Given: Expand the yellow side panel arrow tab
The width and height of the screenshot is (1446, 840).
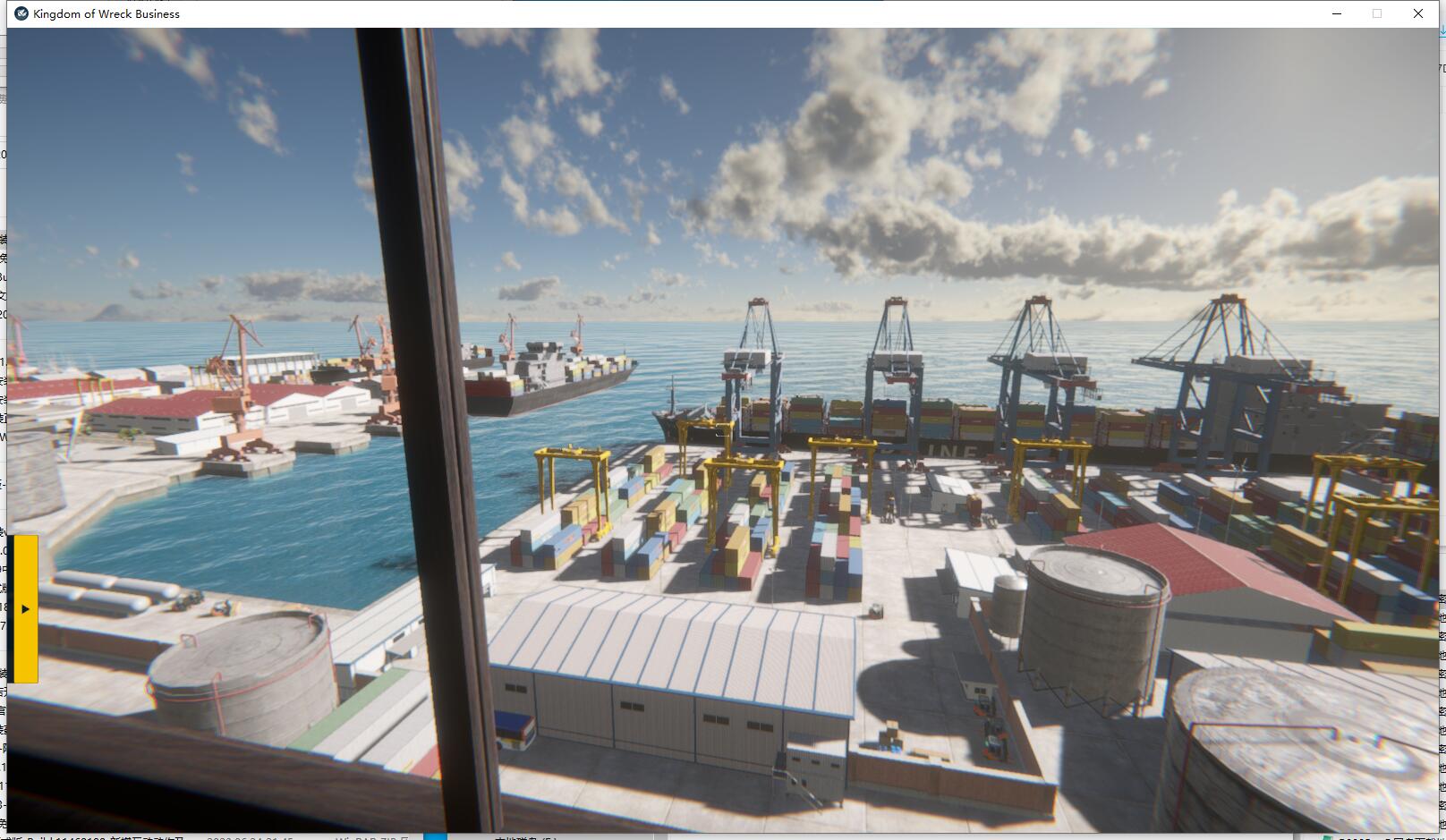Looking at the screenshot, I should pyautogui.click(x=25, y=609).
